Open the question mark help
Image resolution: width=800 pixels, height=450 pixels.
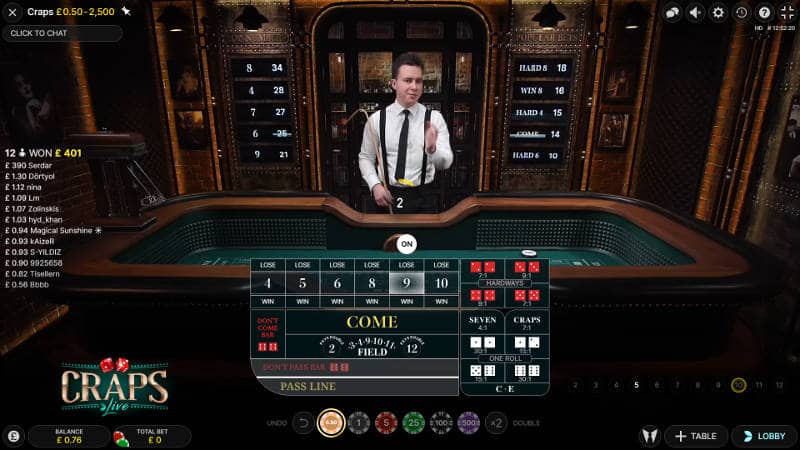point(764,13)
